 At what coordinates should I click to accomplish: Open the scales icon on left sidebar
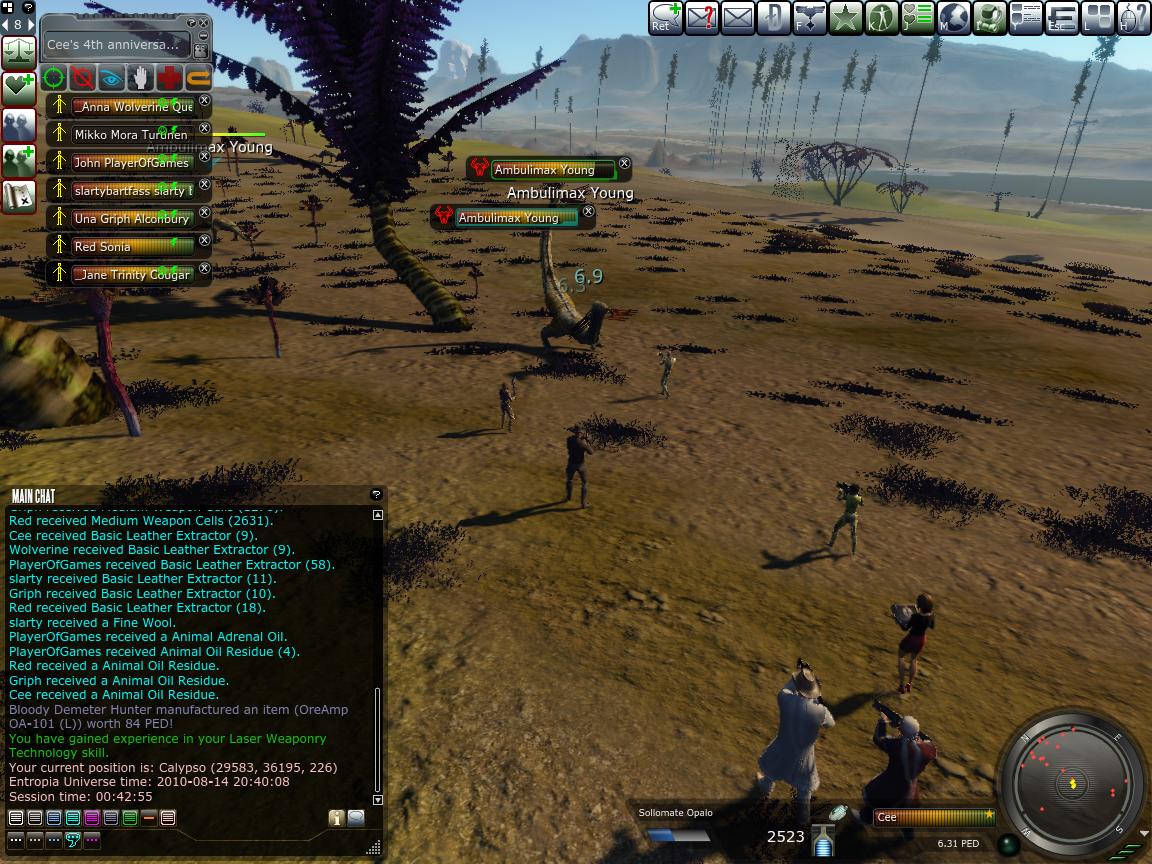(19, 51)
